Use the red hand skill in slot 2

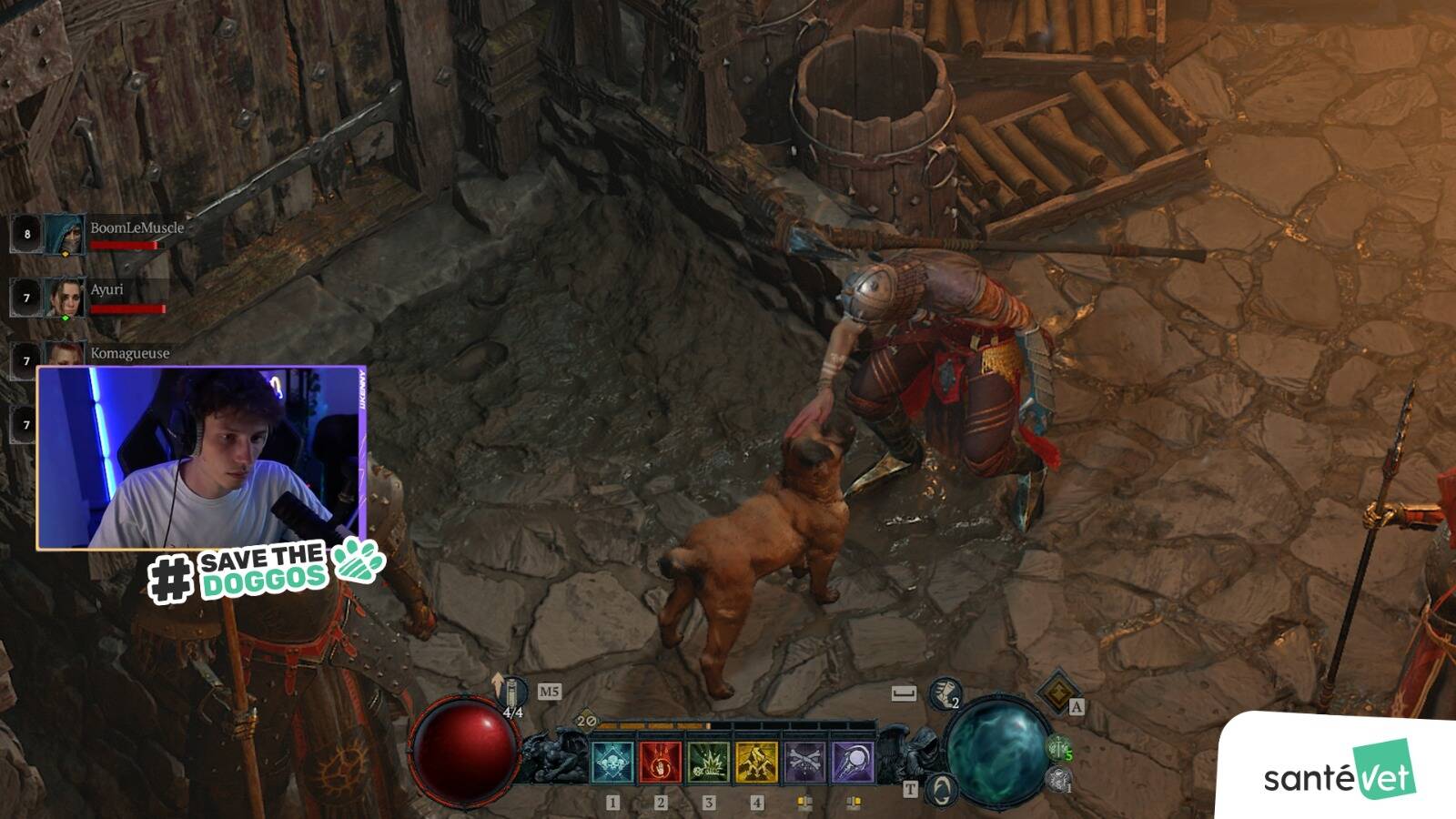tap(661, 762)
